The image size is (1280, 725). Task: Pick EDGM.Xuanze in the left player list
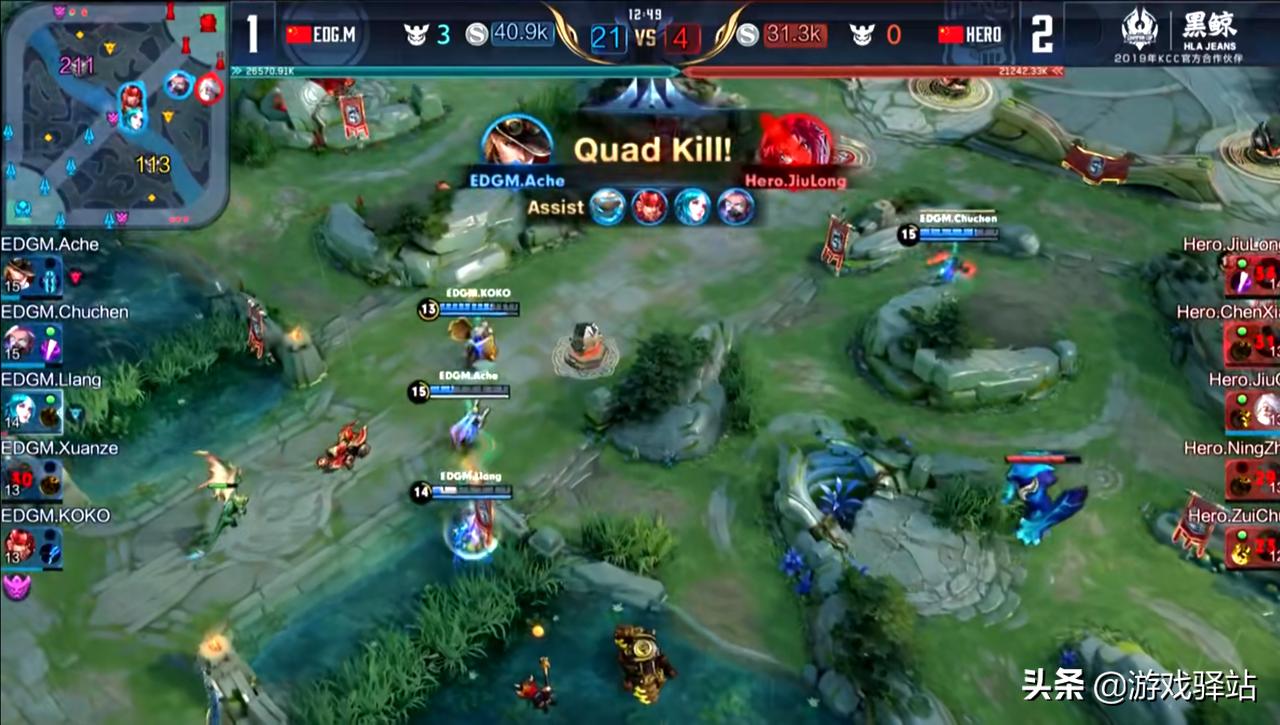[32, 478]
